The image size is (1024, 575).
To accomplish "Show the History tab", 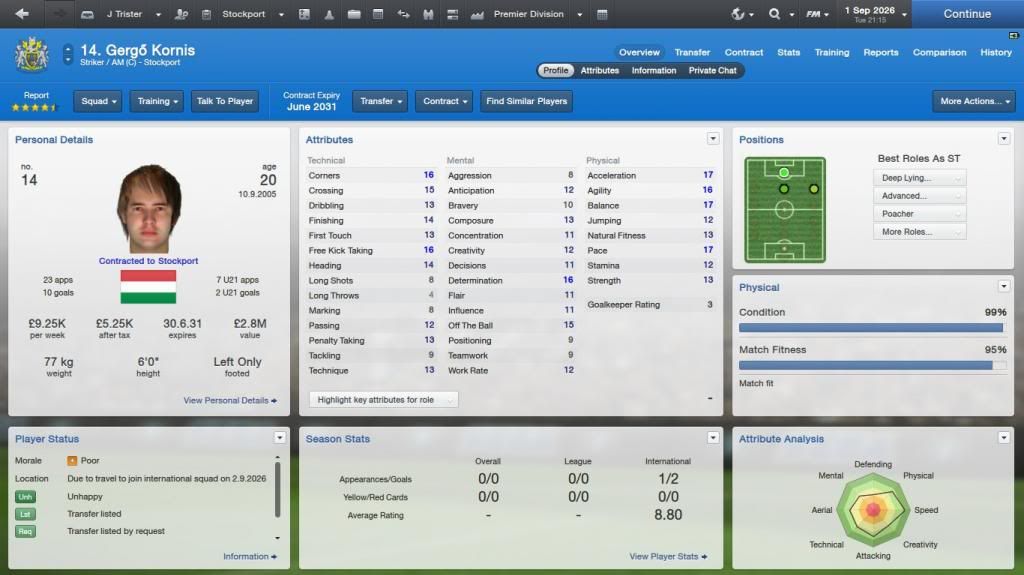I will pyautogui.click(x=996, y=52).
